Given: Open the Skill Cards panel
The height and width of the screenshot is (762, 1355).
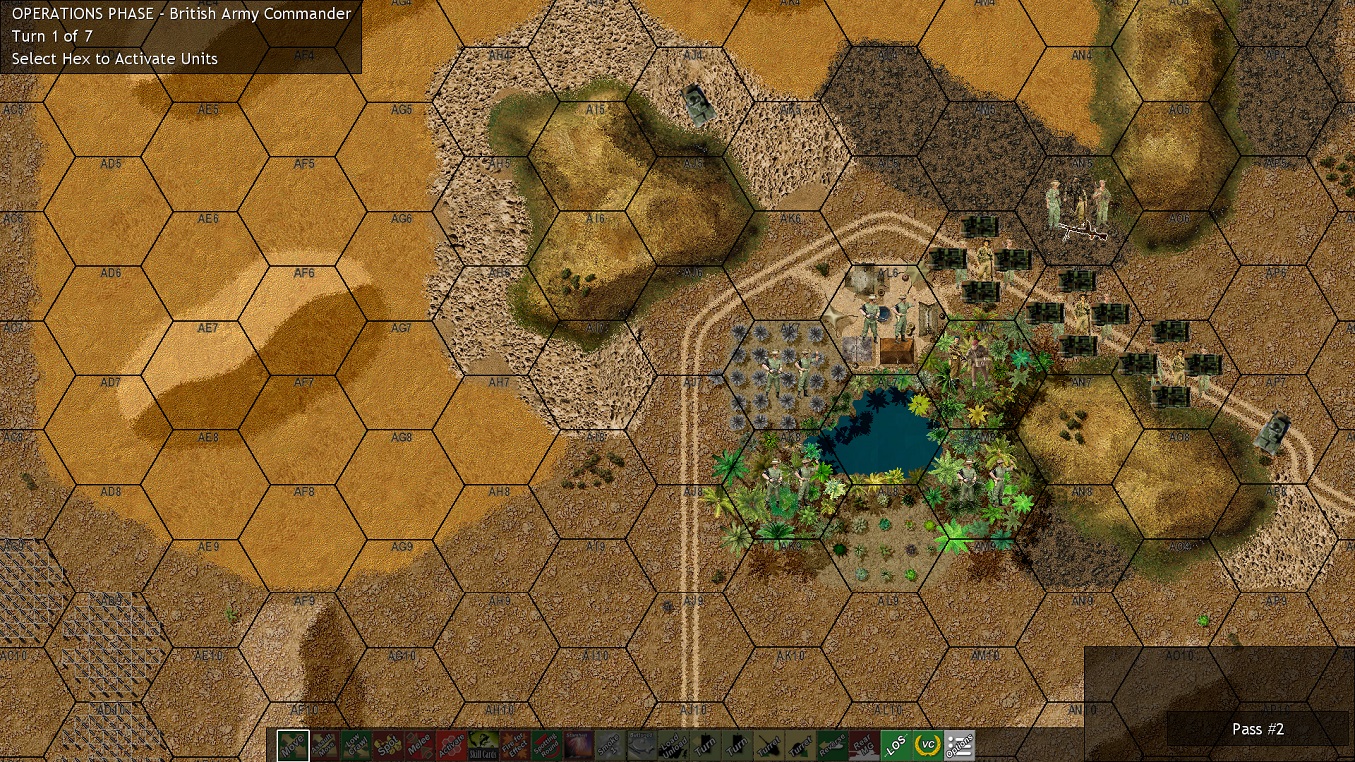Looking at the screenshot, I should coord(485,746).
